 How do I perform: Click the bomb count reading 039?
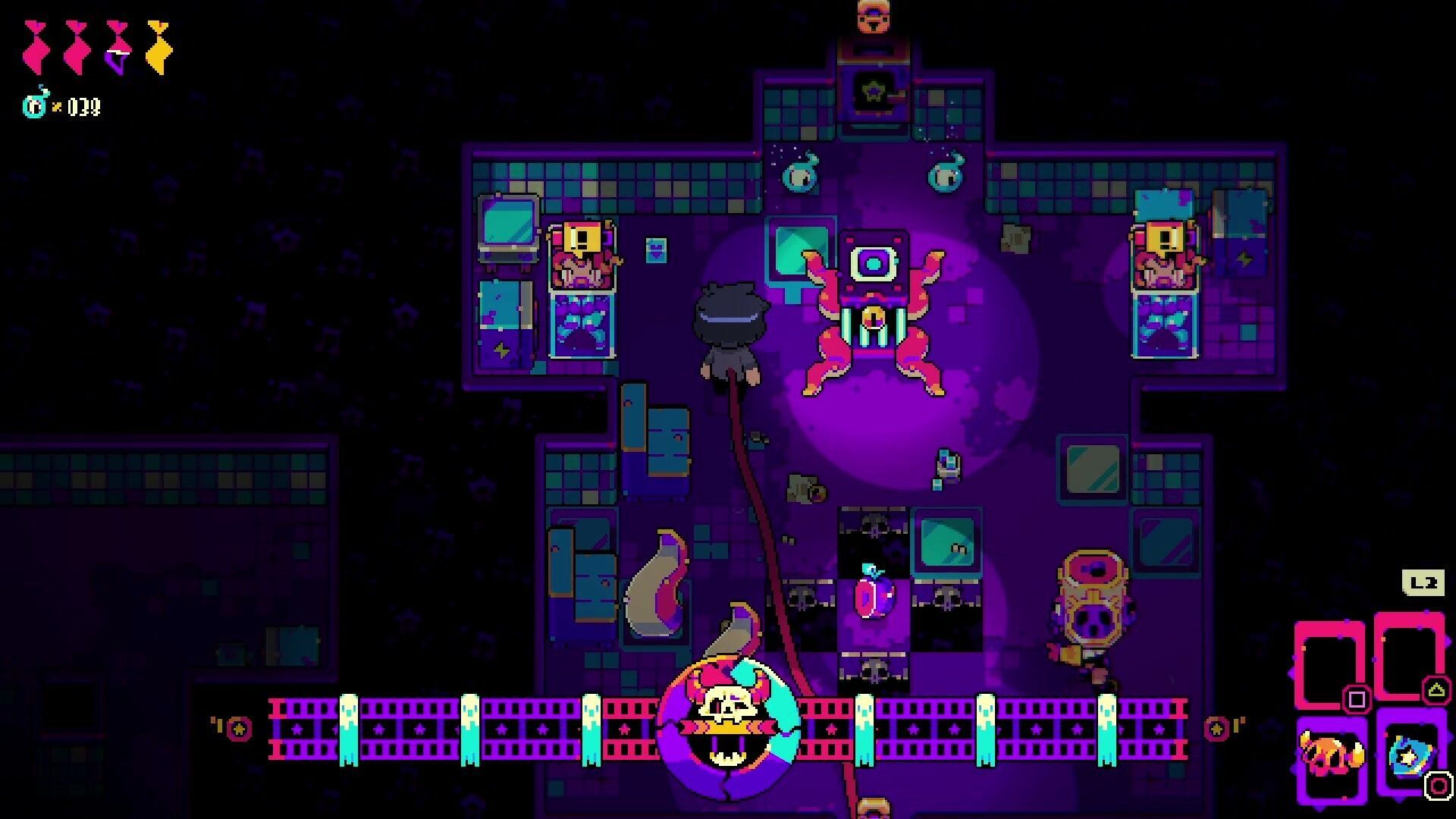point(83,105)
